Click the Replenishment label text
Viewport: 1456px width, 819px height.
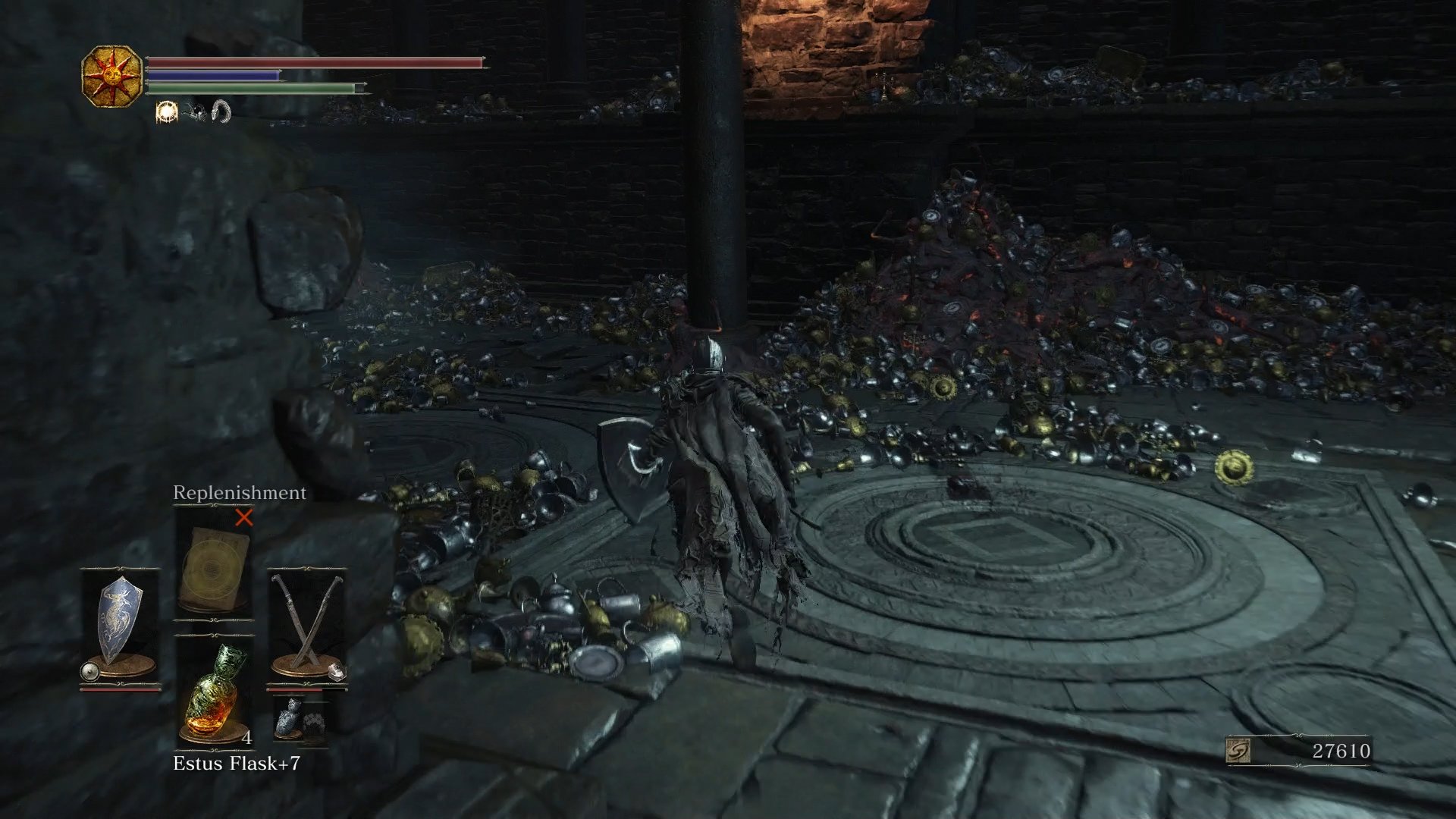pos(239,493)
